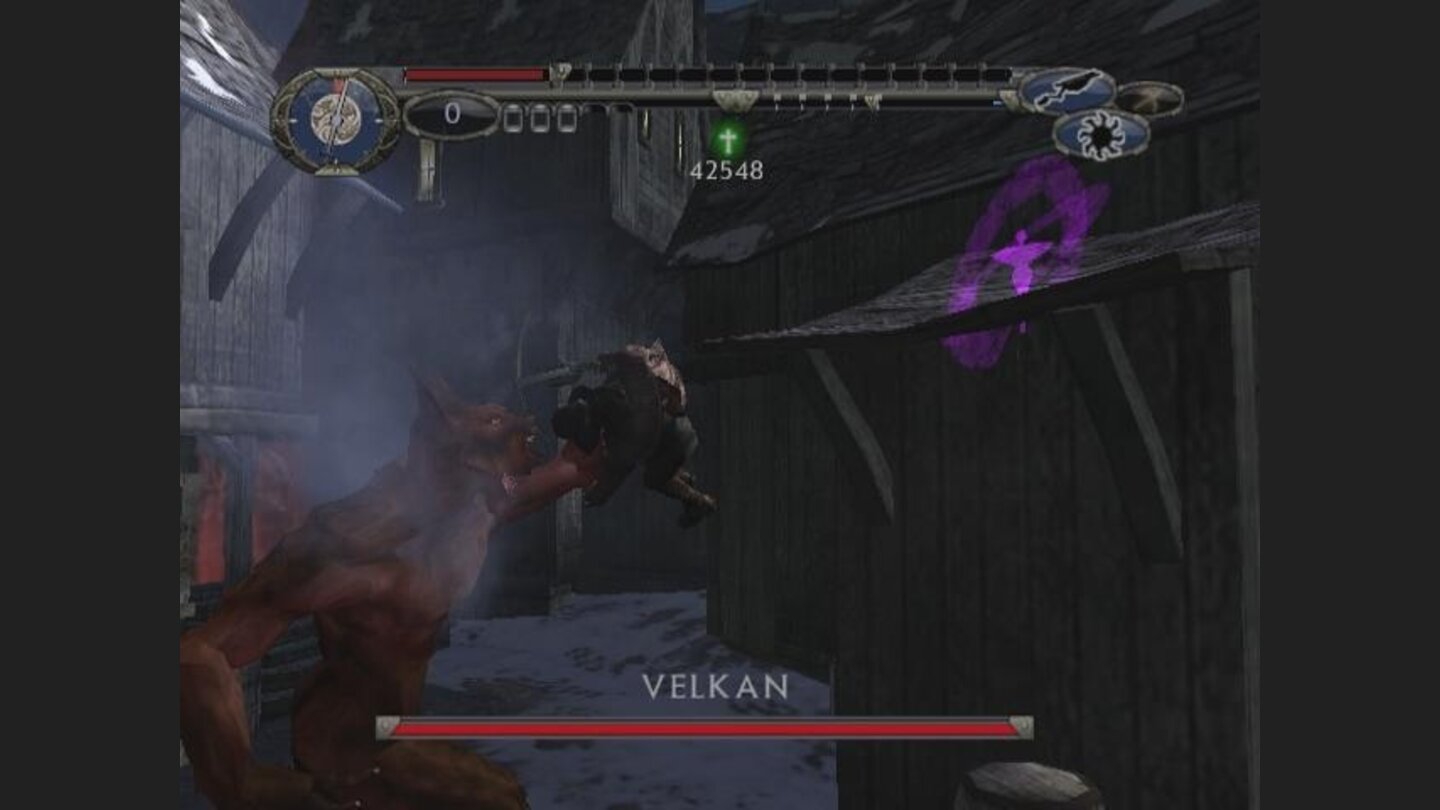1440x810 pixels.
Task: Select the third ammo slot box
Action: pyautogui.click(x=567, y=117)
